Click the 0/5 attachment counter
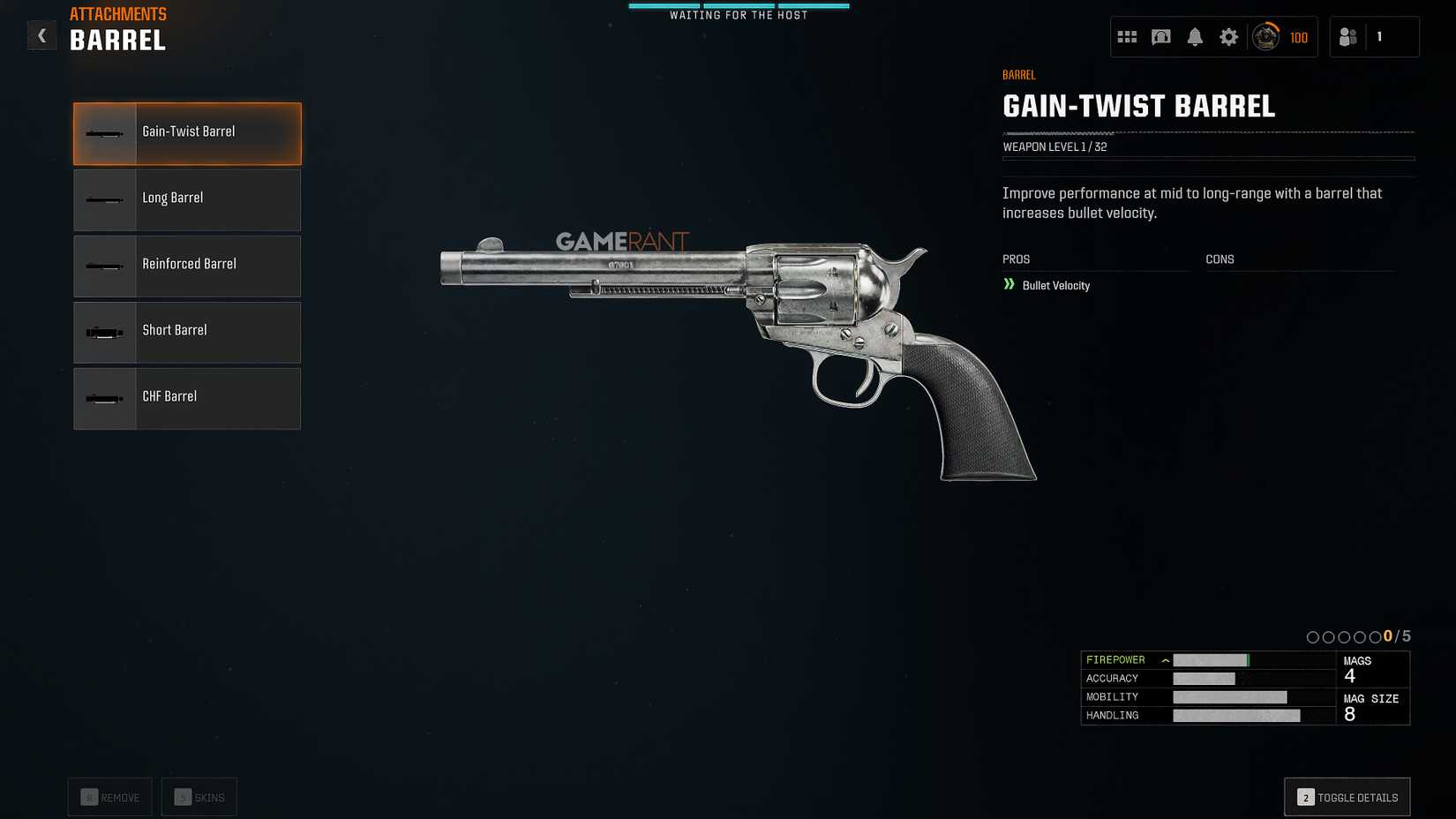 (1396, 635)
